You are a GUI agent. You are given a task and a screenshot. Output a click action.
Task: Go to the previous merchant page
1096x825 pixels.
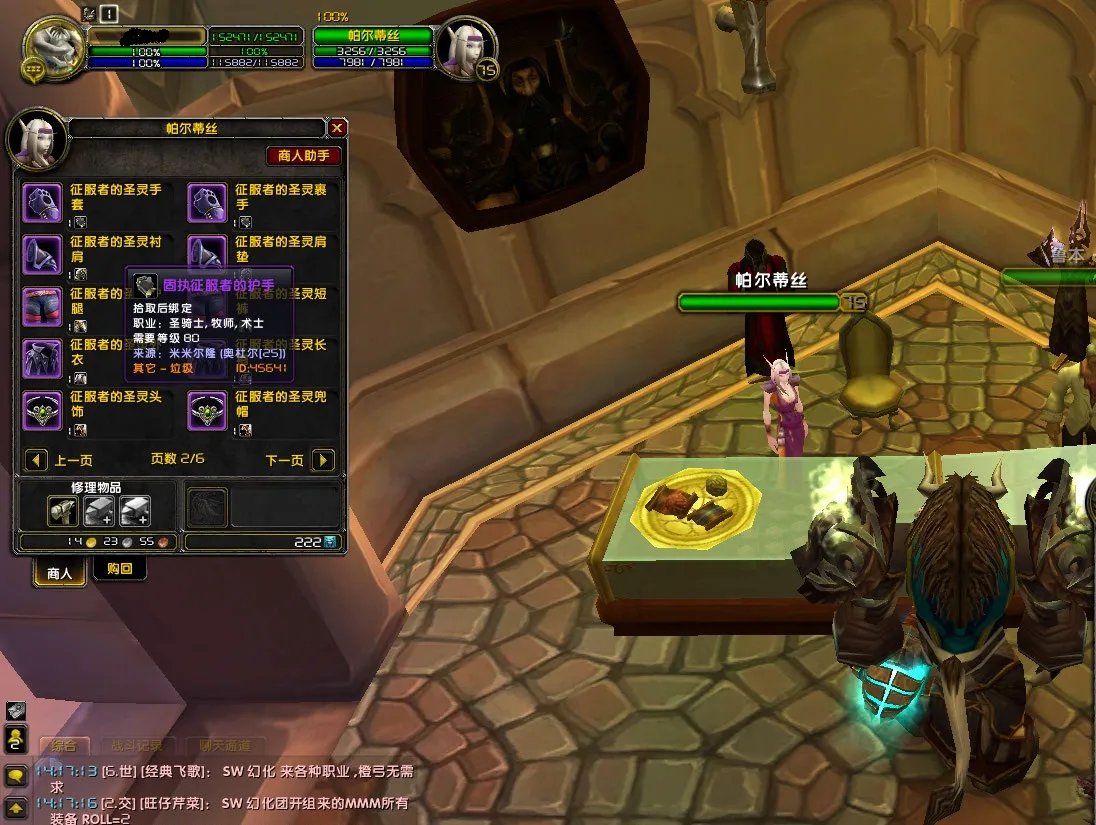[x=36, y=460]
